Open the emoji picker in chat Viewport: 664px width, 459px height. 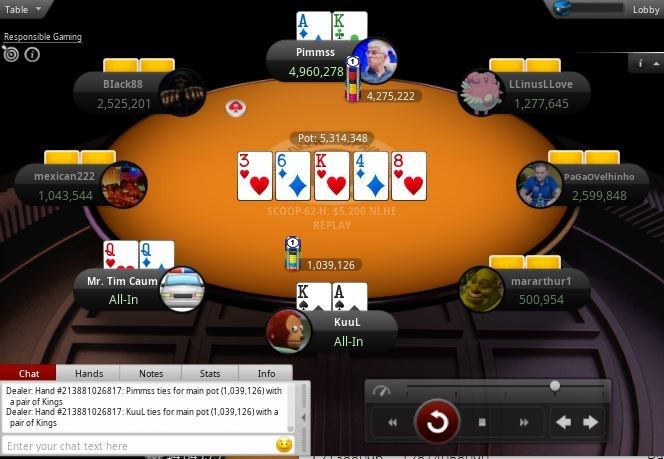pos(284,444)
